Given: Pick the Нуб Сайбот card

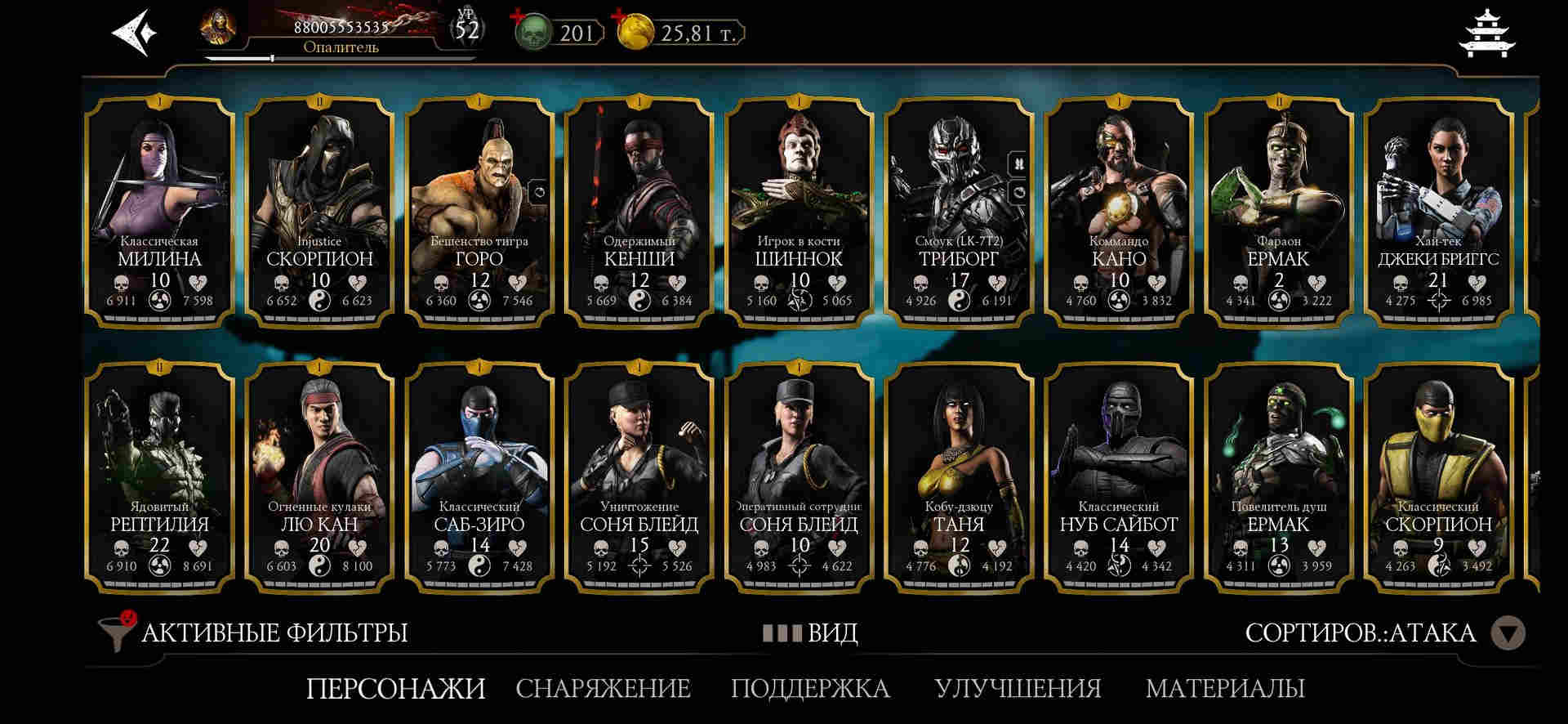Looking at the screenshot, I should point(1119,478).
